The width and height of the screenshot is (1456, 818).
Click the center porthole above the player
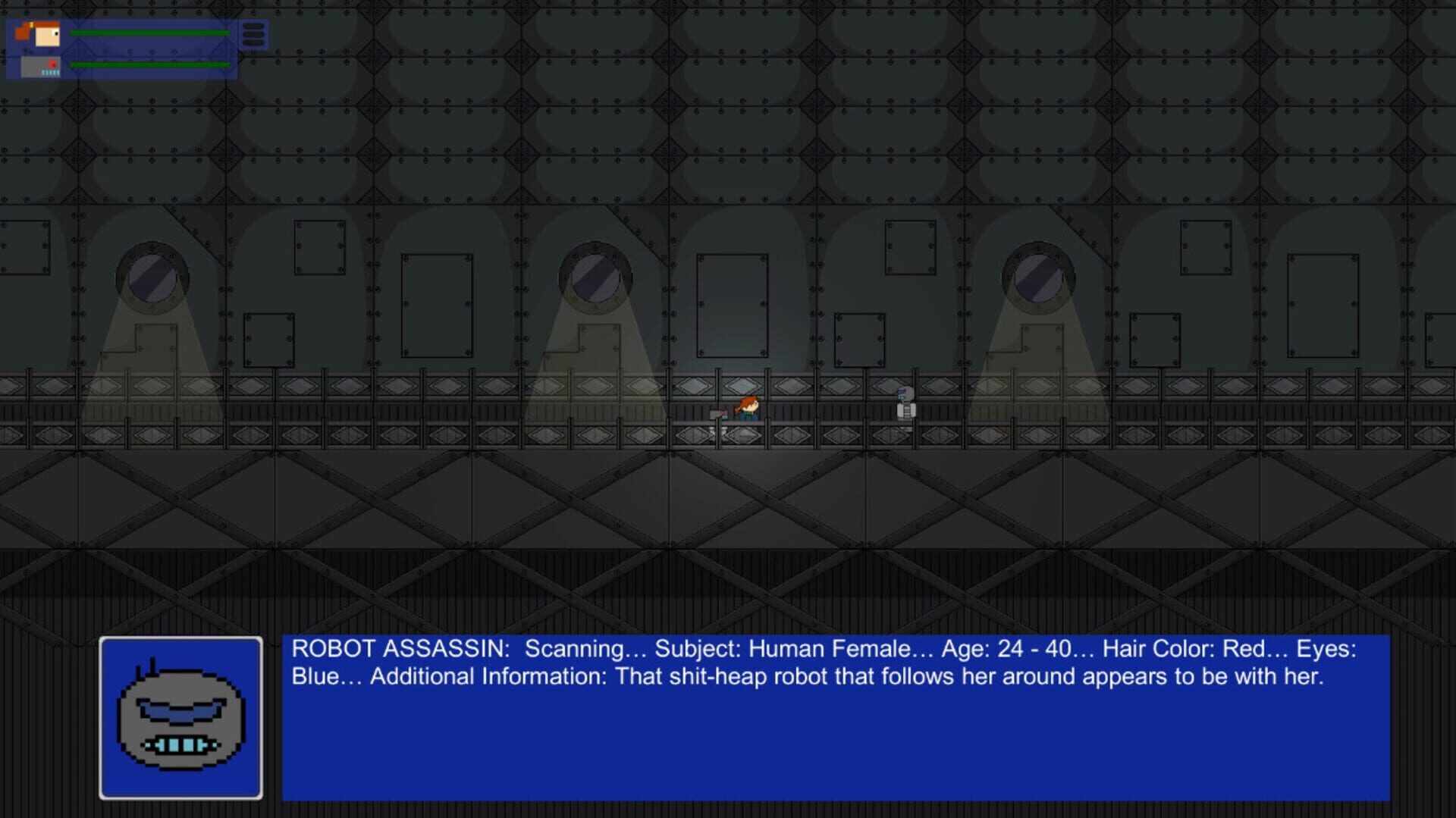tap(595, 277)
